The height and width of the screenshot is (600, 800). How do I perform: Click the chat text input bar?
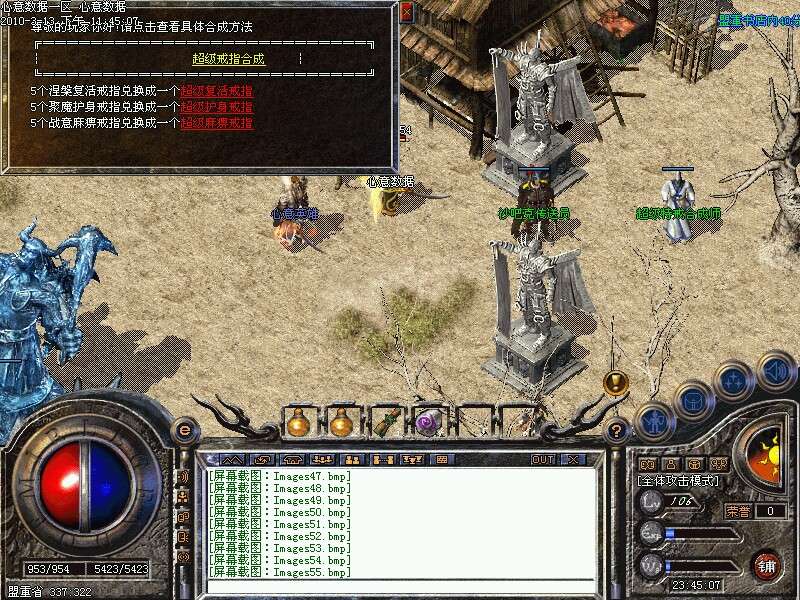[400, 586]
